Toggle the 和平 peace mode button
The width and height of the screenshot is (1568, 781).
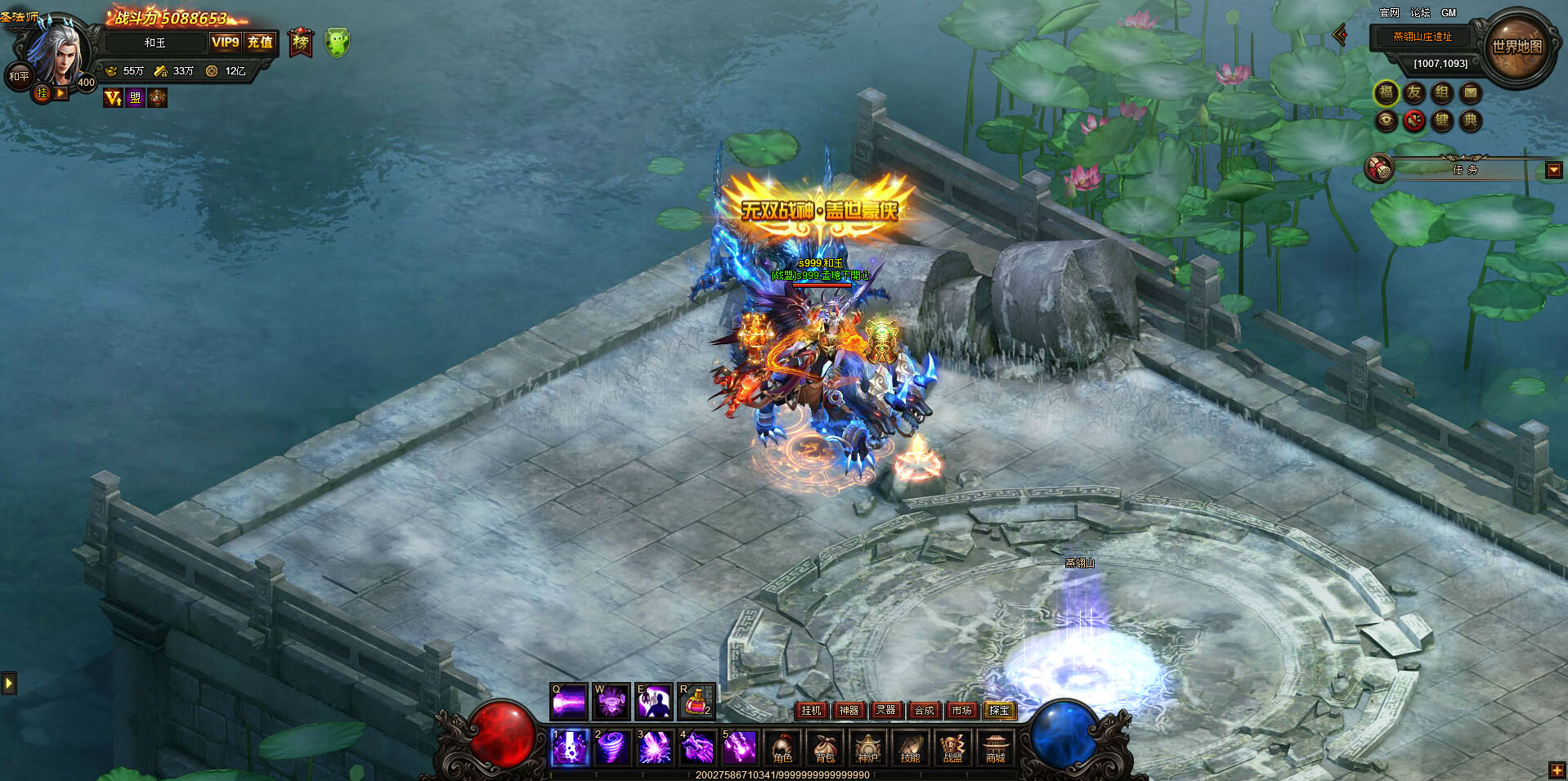click(19, 76)
